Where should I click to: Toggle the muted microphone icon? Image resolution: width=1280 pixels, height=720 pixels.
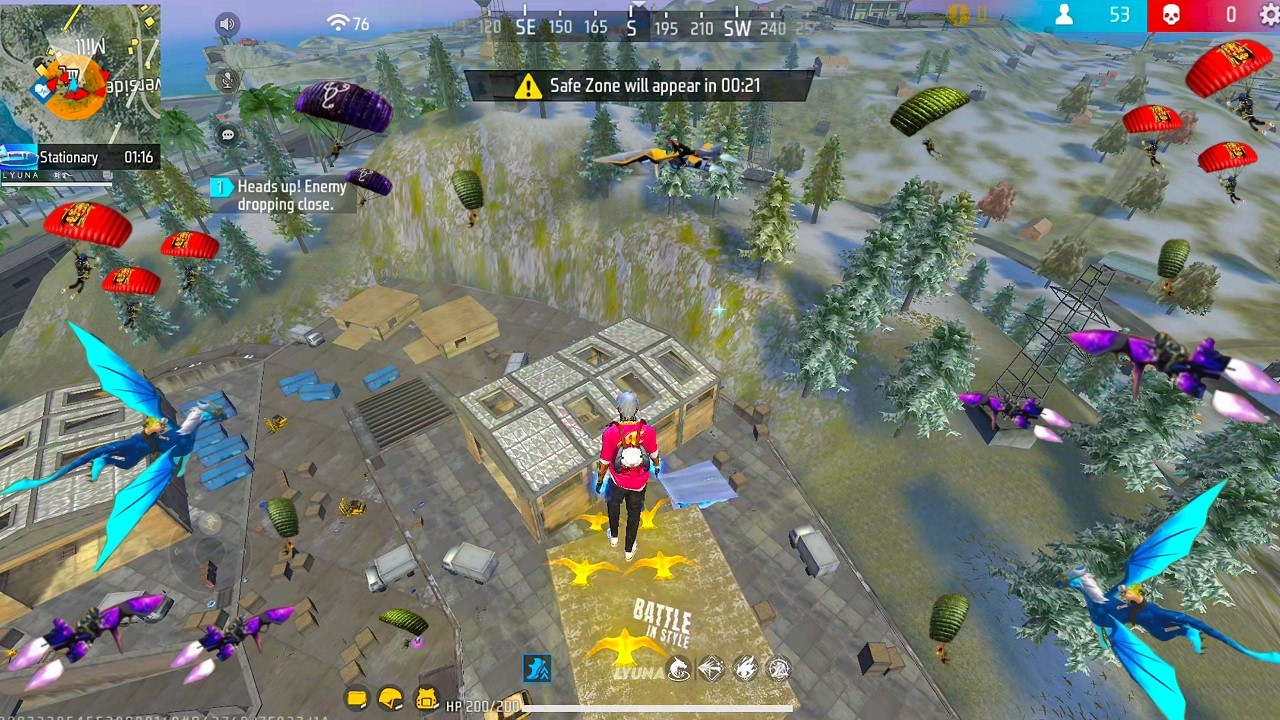click(x=228, y=81)
